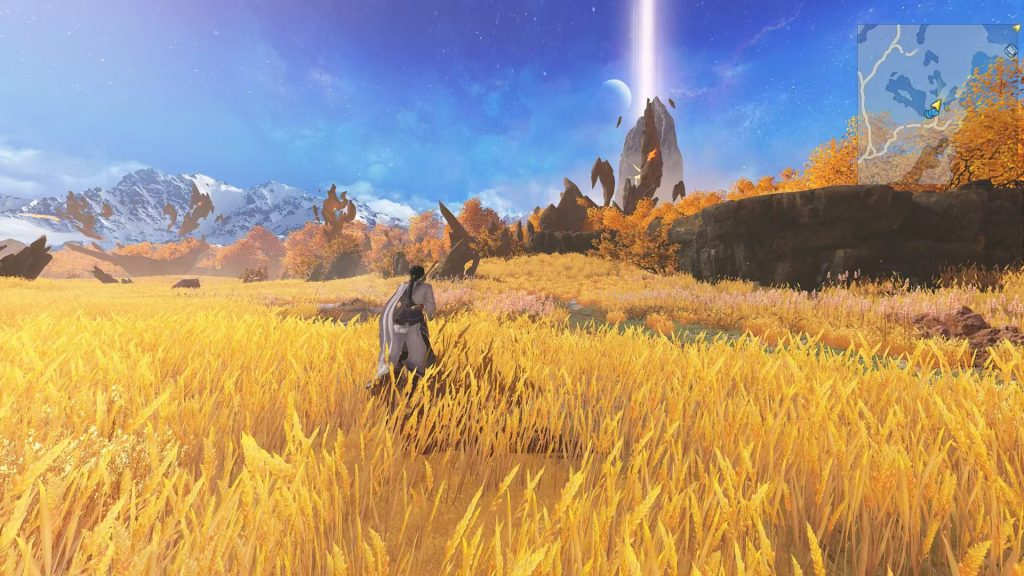Open the minimap in the corner
This screenshot has height=576, width=1024.
point(939,104)
